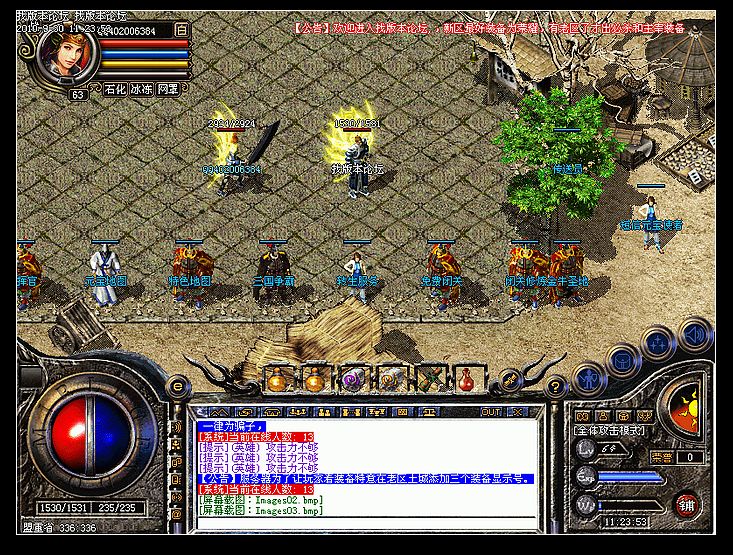
Task: Click the OUT button above the chat
Action: click(491, 412)
